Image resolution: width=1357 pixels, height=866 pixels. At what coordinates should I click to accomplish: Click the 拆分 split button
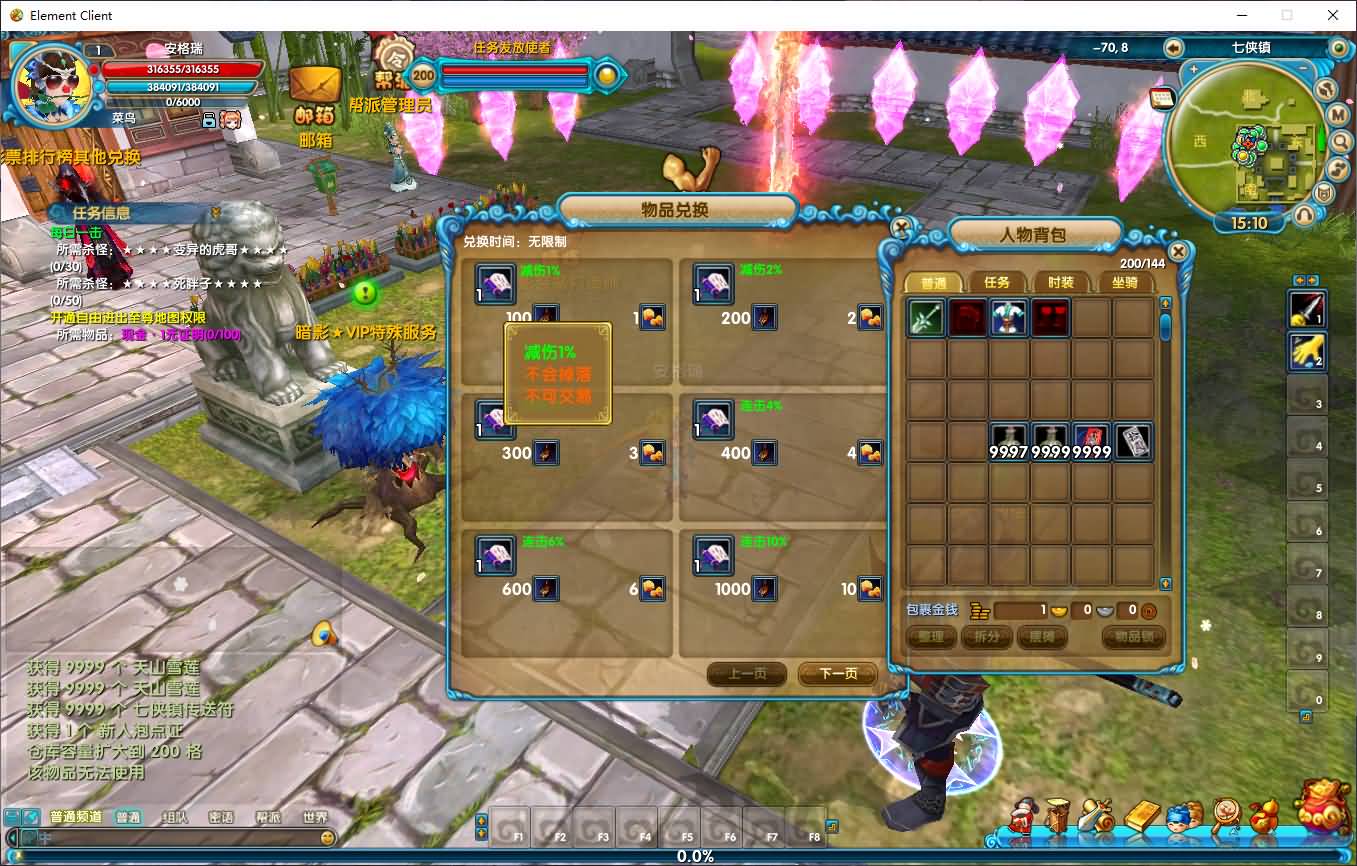point(986,637)
